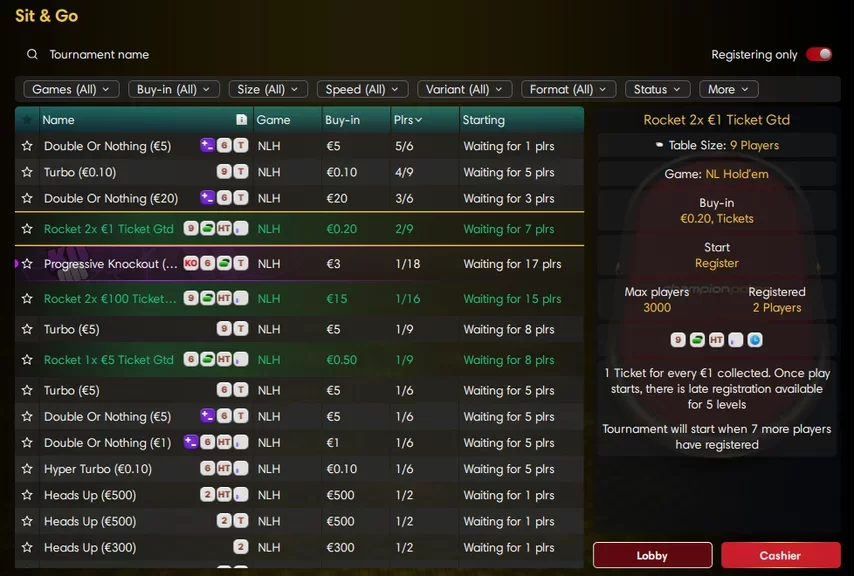
Task: Choose the Heads Up (€300) tournament row
Action: [x=300, y=547]
